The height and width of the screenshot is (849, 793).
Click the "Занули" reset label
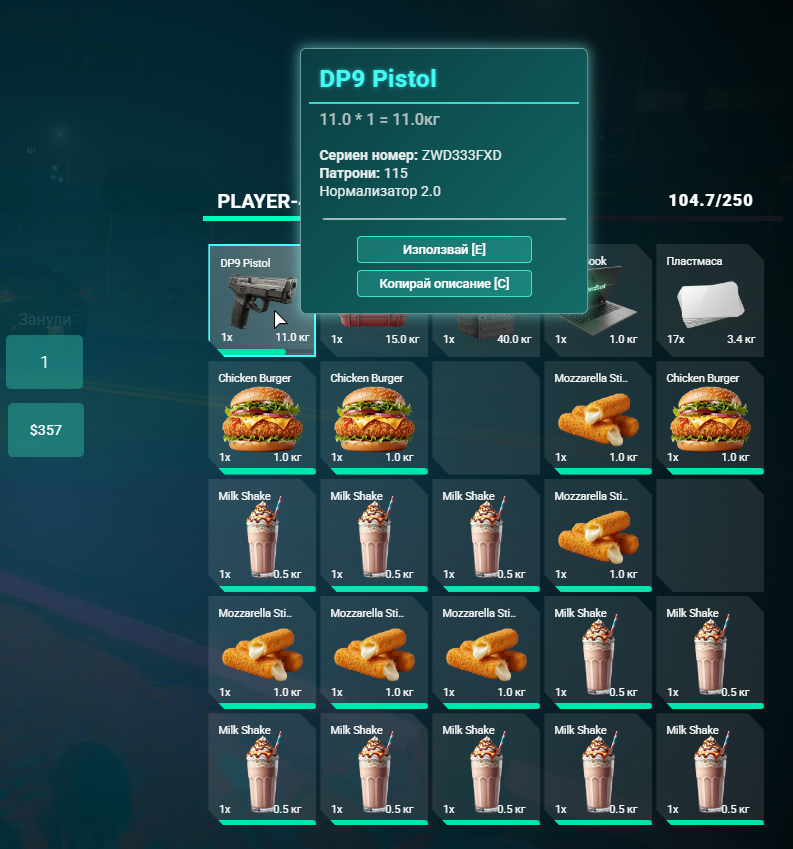coord(45,320)
